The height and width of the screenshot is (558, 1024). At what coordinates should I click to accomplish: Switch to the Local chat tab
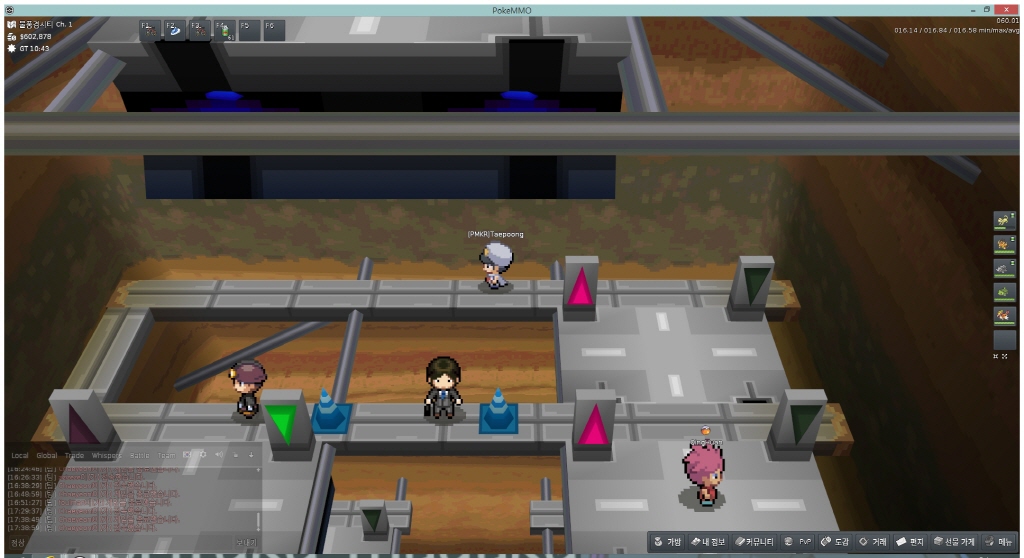click(x=19, y=455)
